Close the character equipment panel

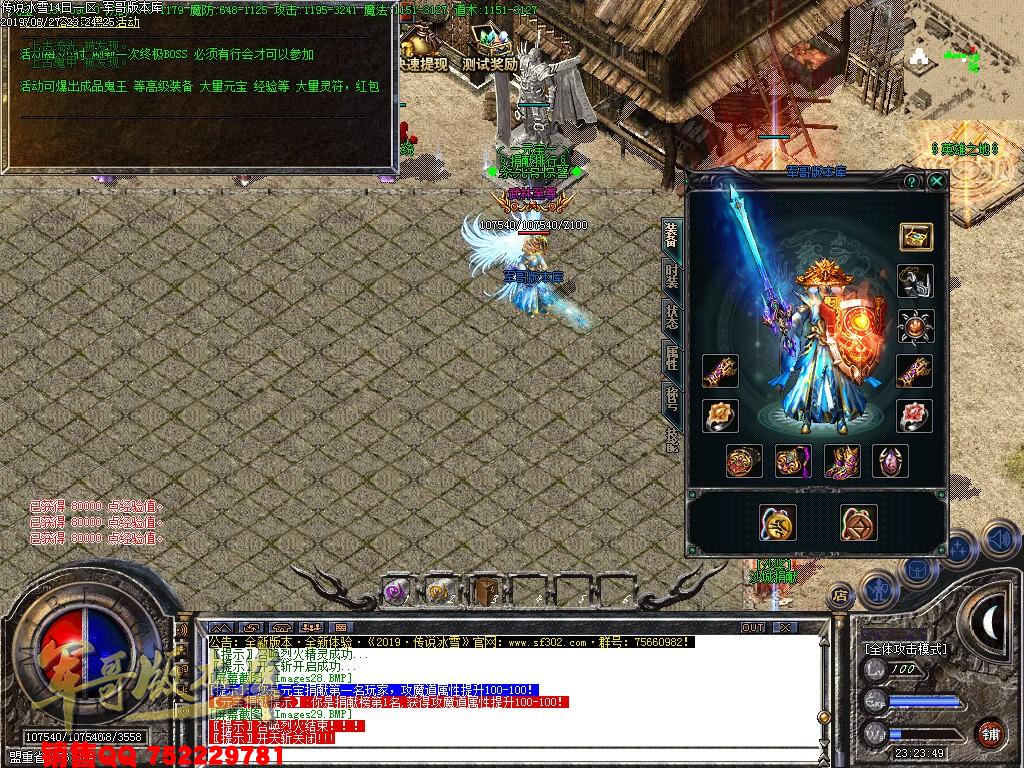point(935,182)
